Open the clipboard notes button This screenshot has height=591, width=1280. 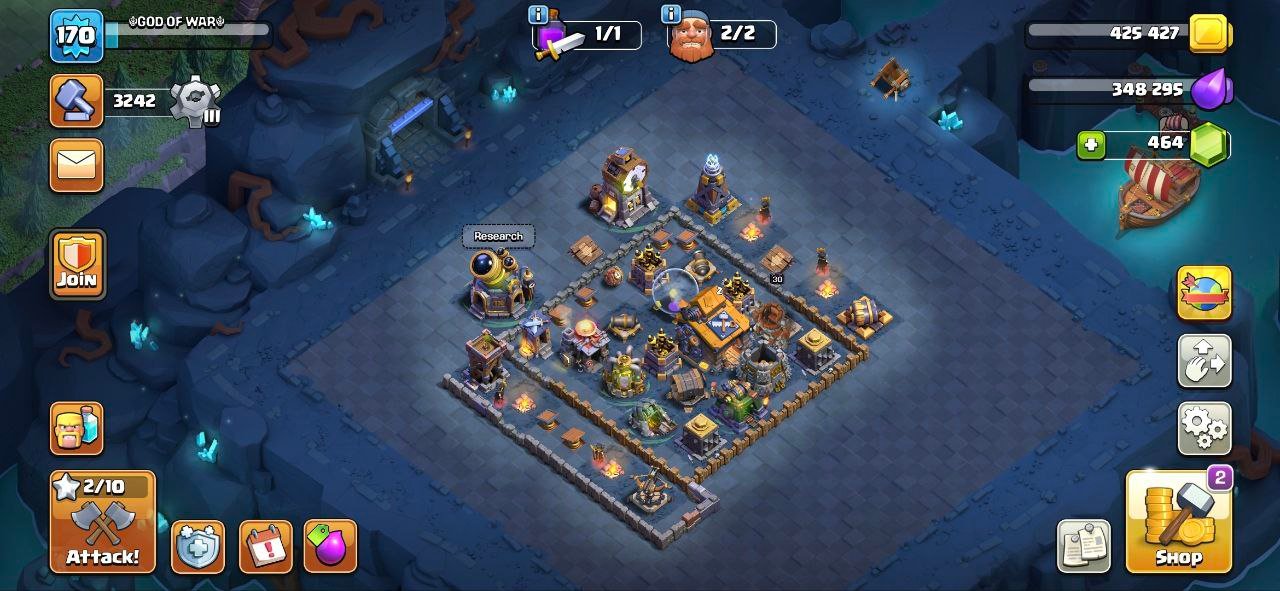point(1083,546)
